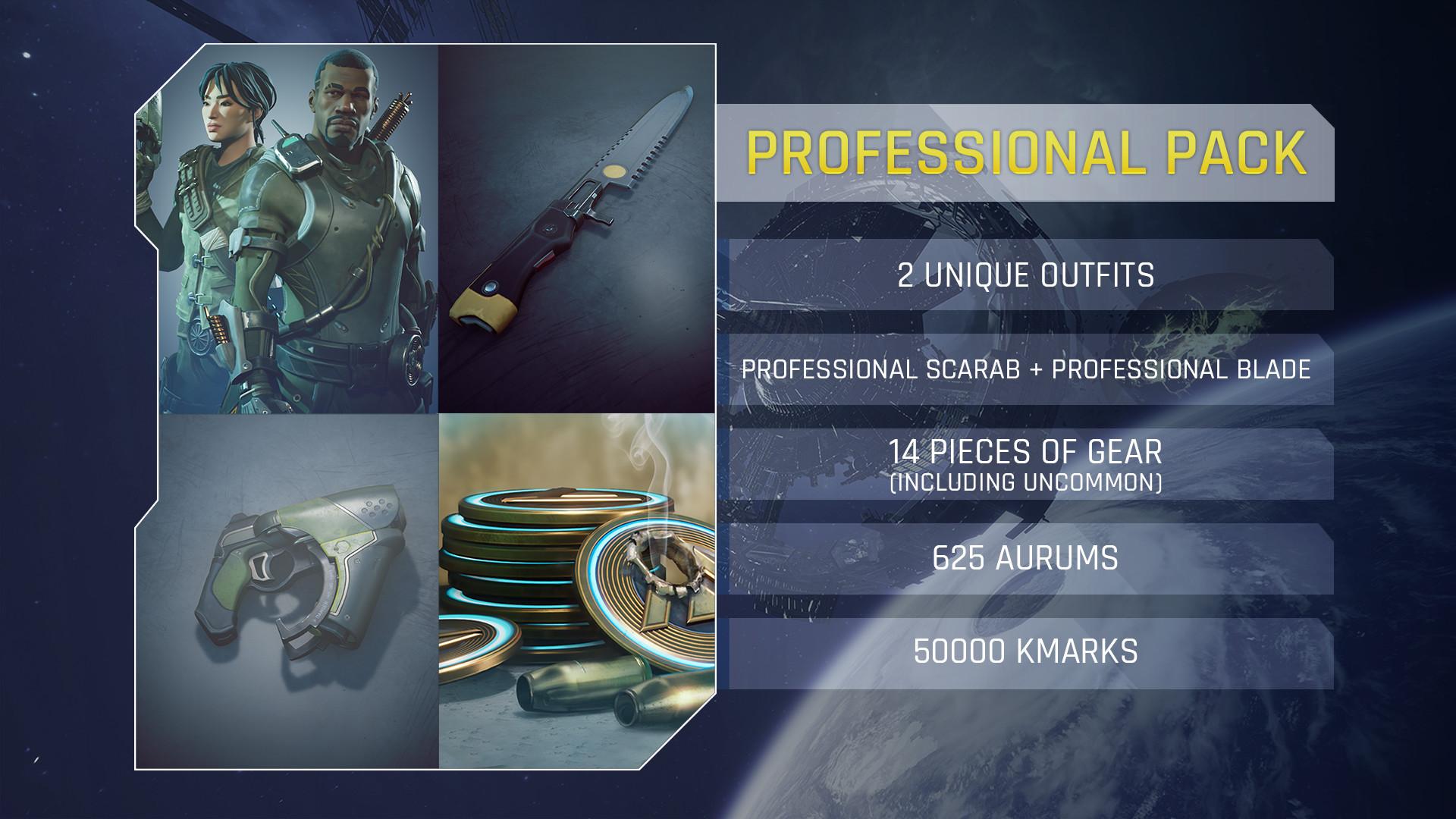Select the two outfits character thumbnail

pyautogui.click(x=288, y=229)
